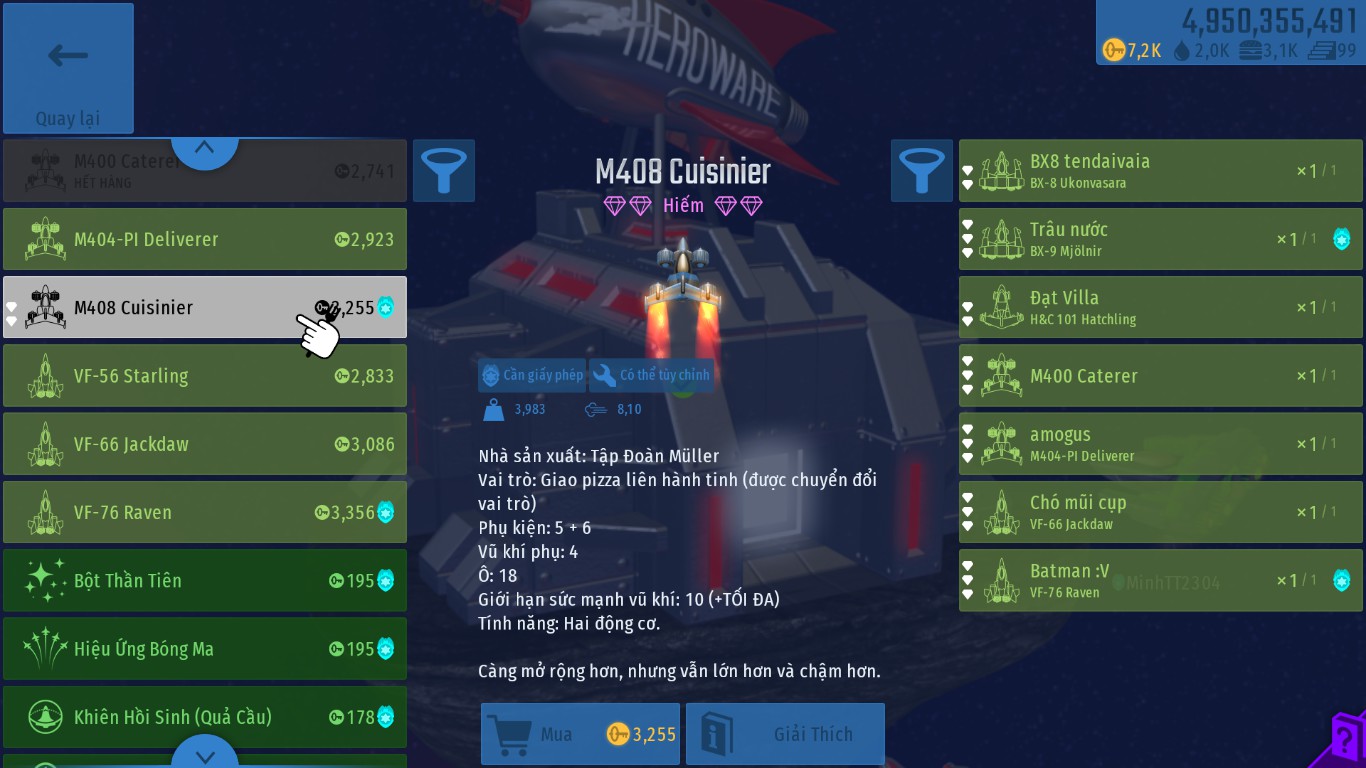Choose the Batman :V Raven ship

point(1160,580)
